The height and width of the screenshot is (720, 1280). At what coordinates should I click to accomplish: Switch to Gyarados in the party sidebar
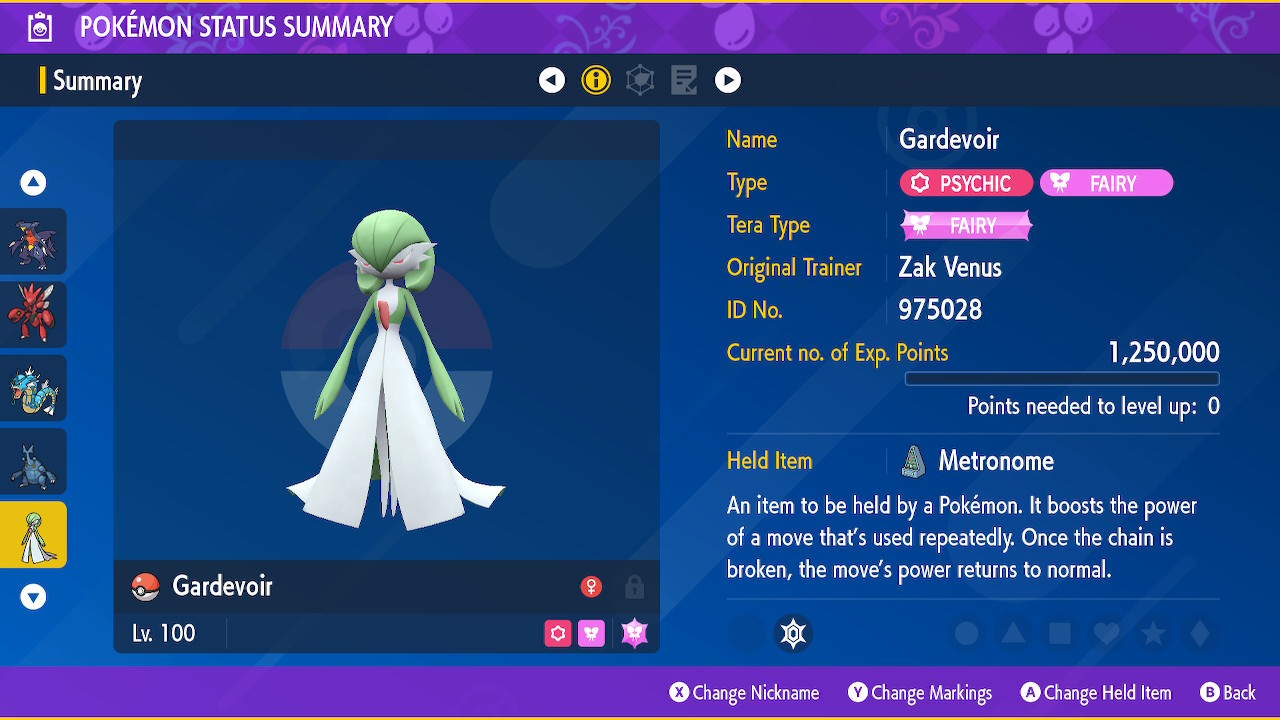(34, 387)
